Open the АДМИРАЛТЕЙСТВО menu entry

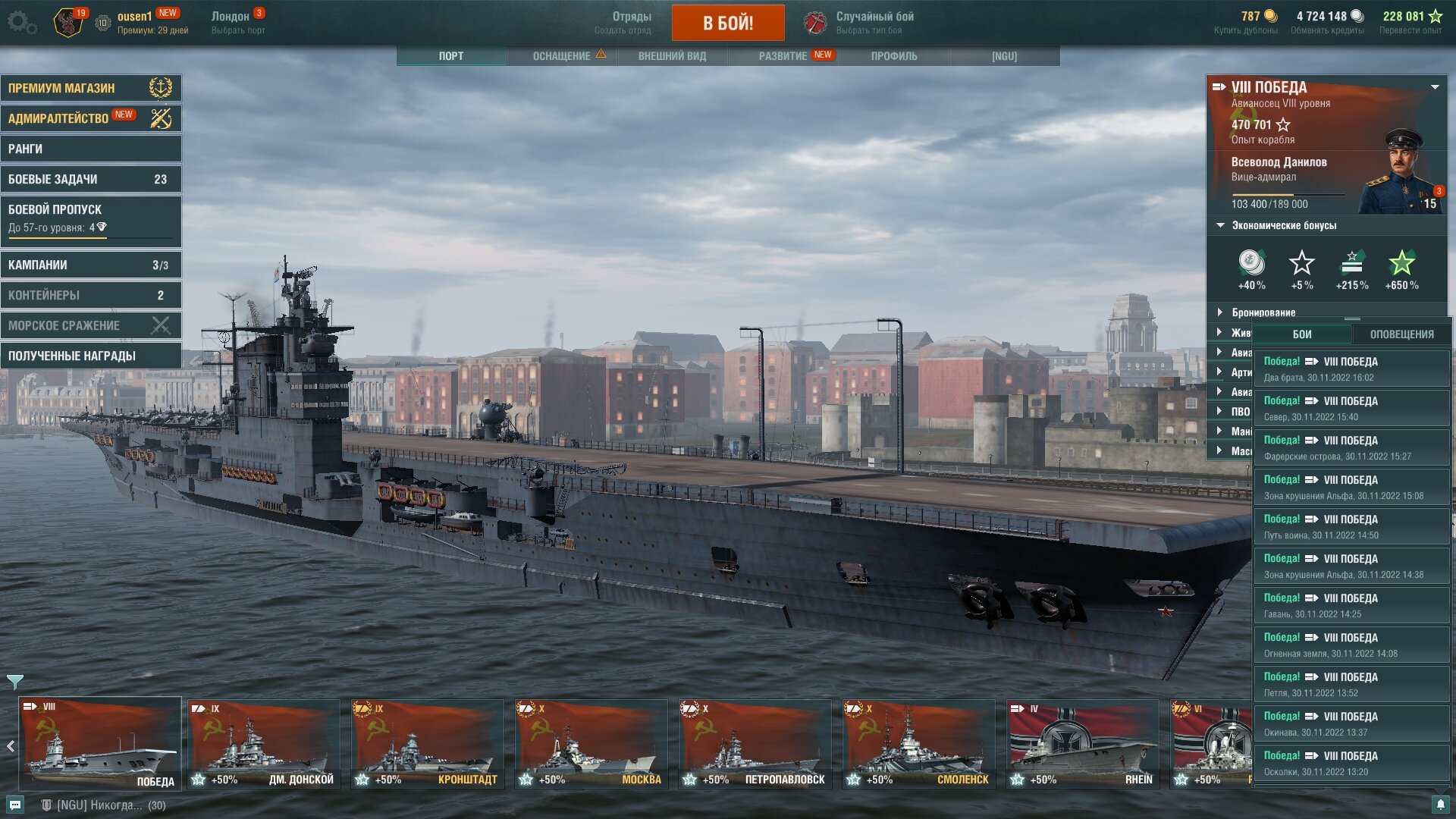point(90,118)
